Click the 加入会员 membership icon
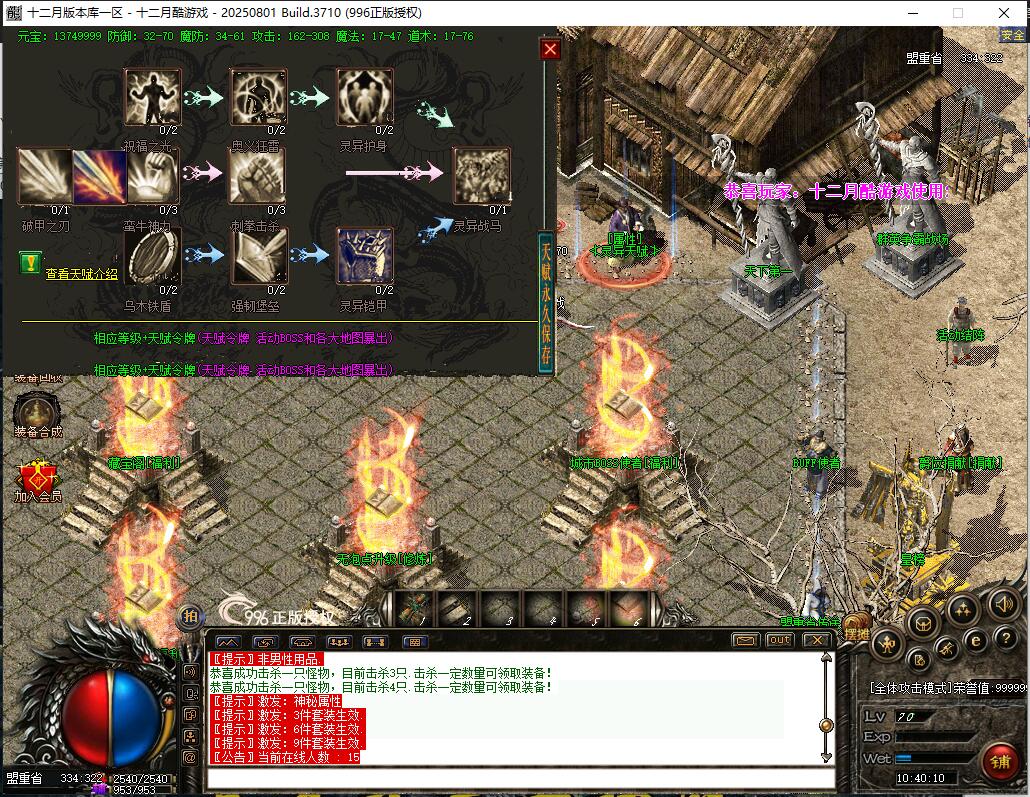Image resolution: width=1030 pixels, height=797 pixels. [38, 477]
